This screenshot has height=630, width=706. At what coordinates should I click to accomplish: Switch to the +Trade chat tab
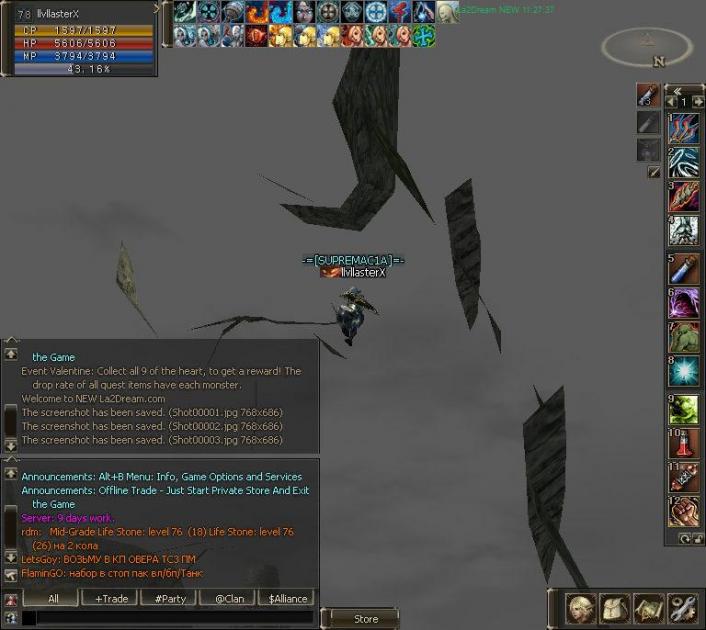click(111, 598)
